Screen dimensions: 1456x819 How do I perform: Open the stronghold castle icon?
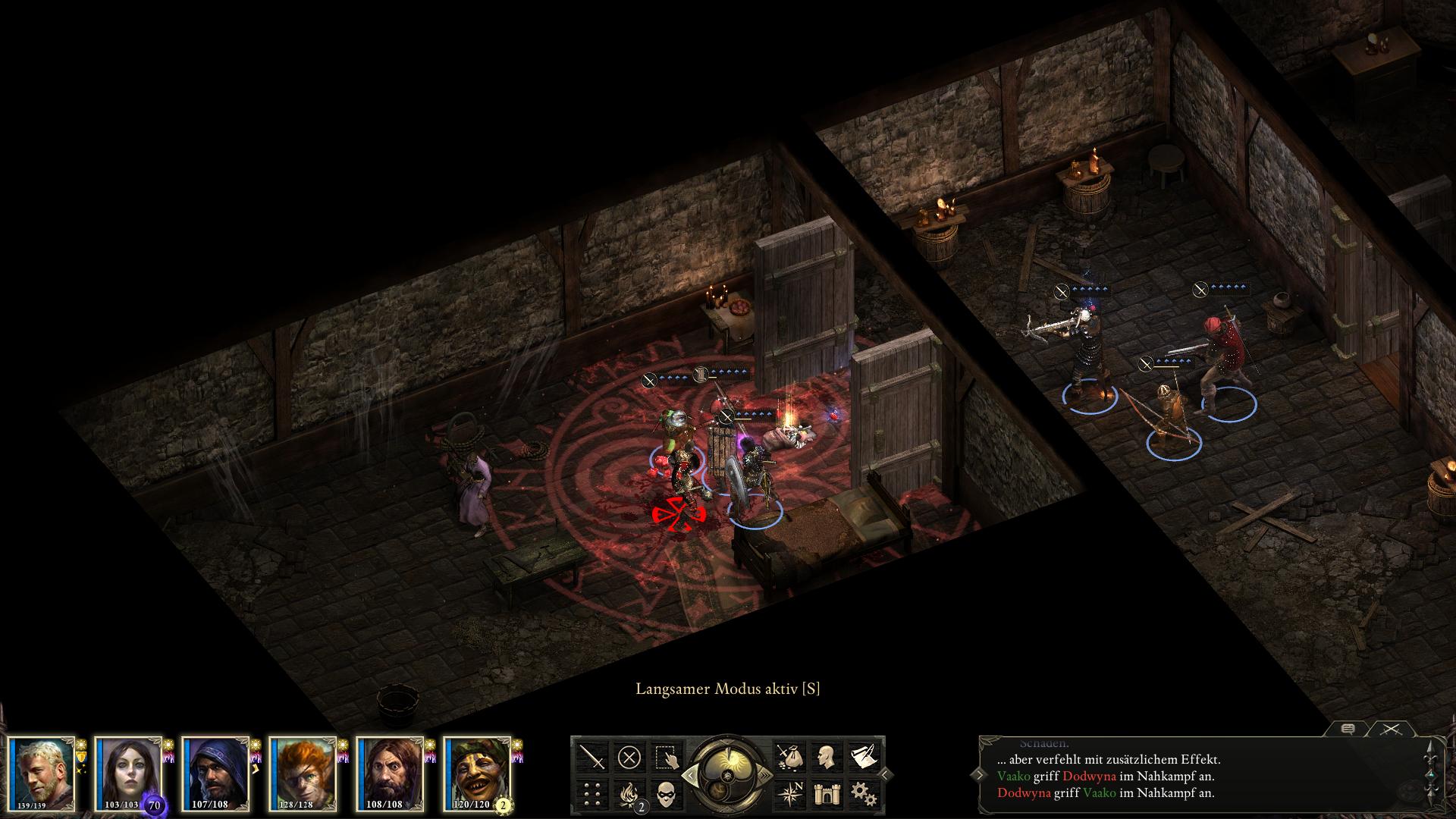pyautogui.click(x=825, y=794)
